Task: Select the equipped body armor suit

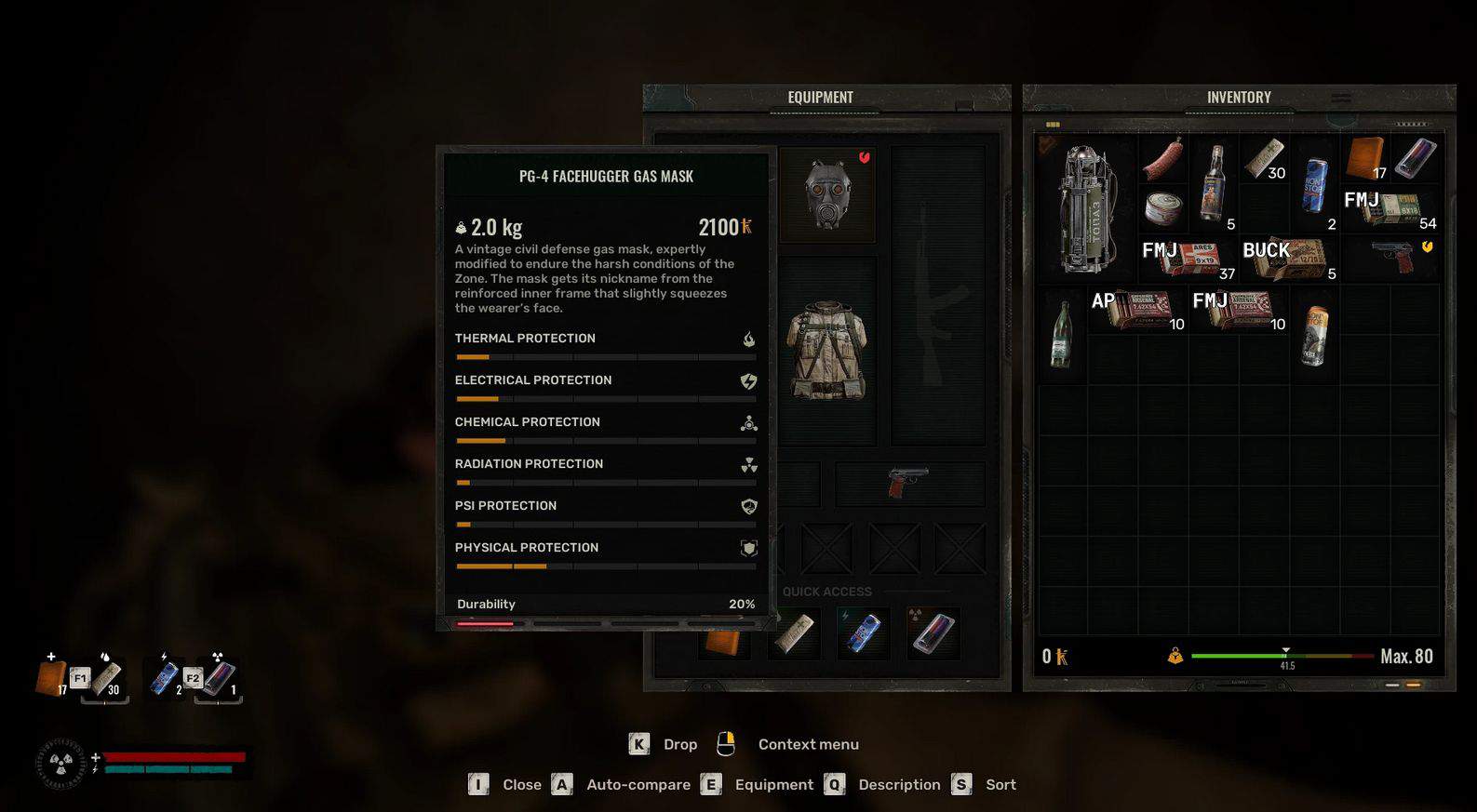Action: click(x=827, y=350)
